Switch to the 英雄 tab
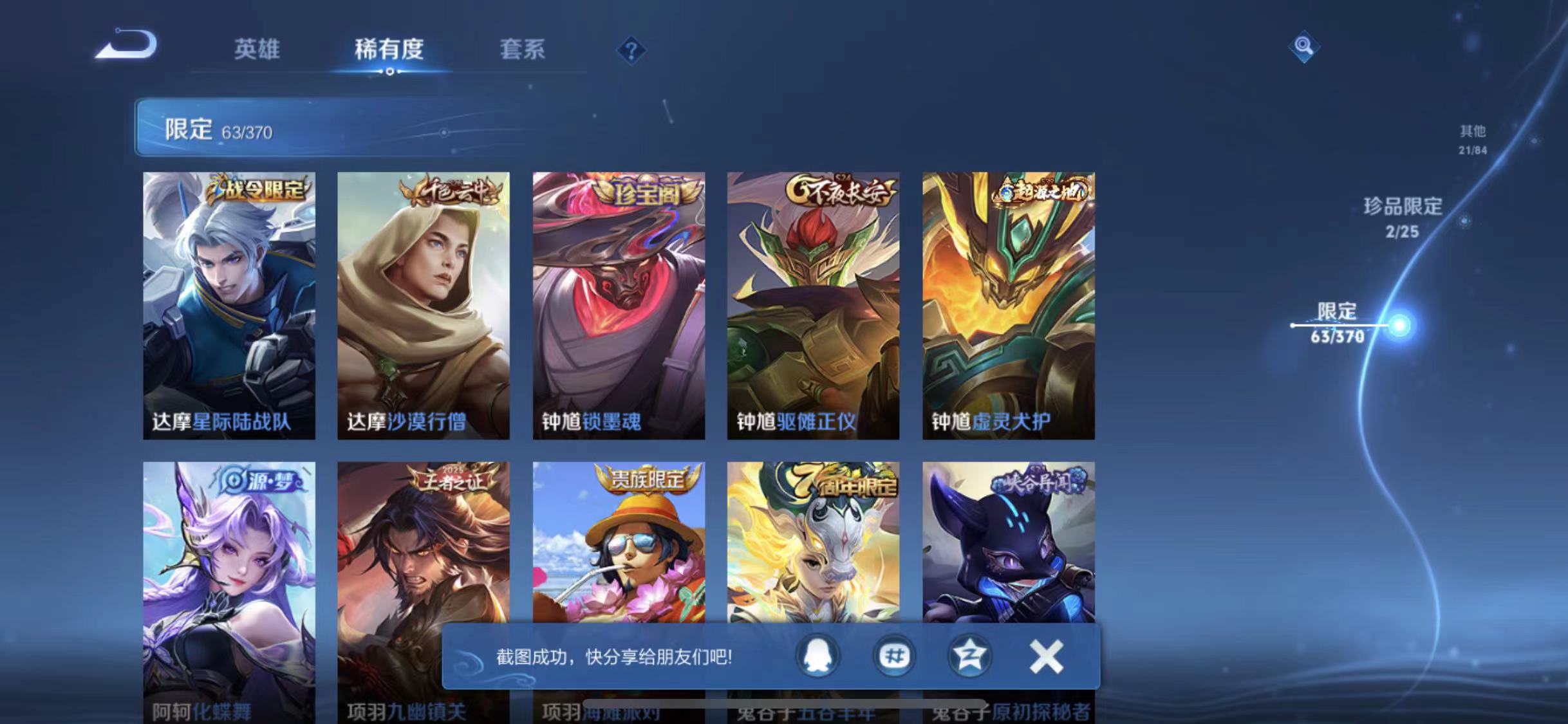This screenshot has width=1568, height=724. (x=258, y=50)
